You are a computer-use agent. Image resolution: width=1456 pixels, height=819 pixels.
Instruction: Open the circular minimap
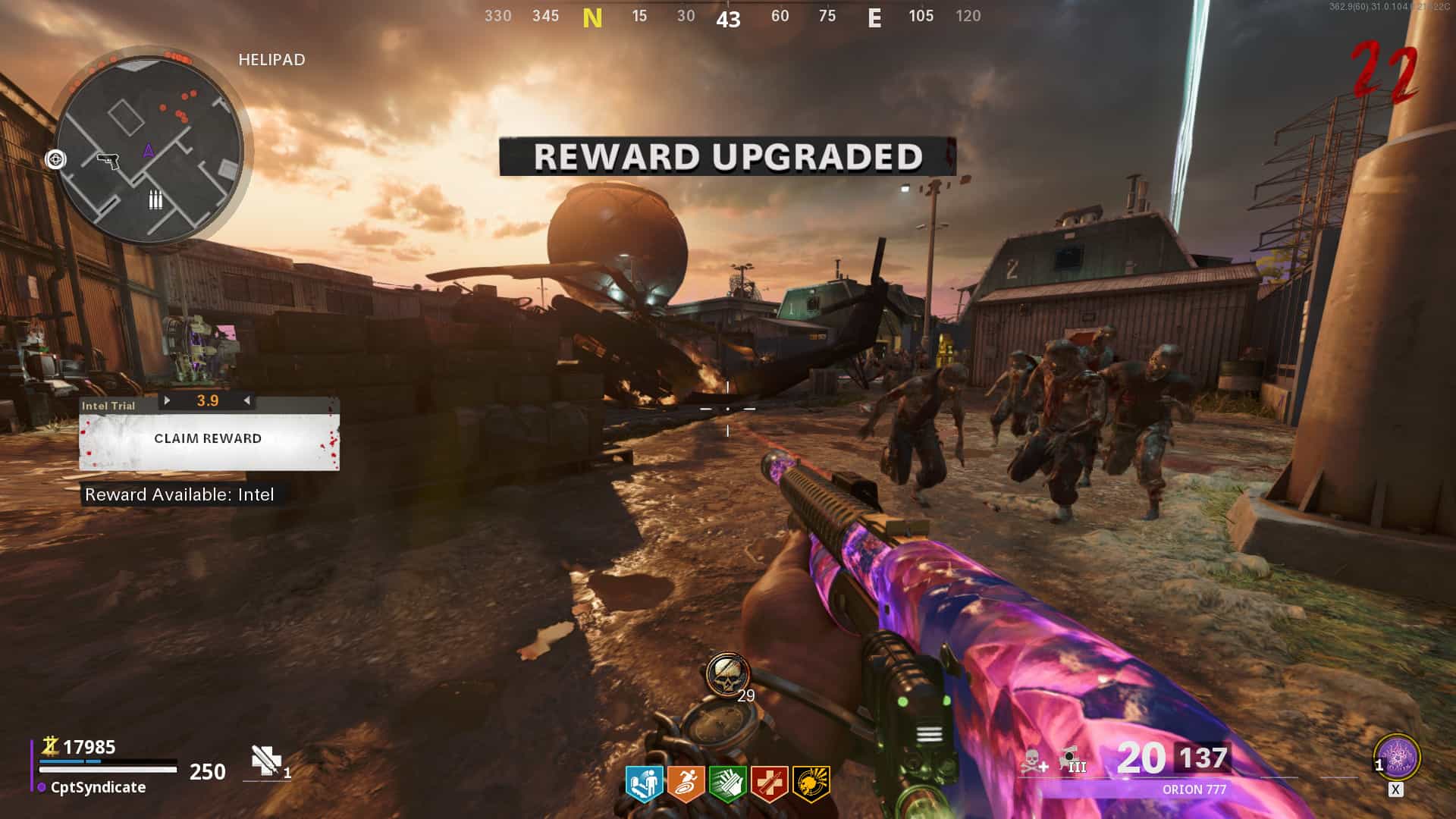150,150
